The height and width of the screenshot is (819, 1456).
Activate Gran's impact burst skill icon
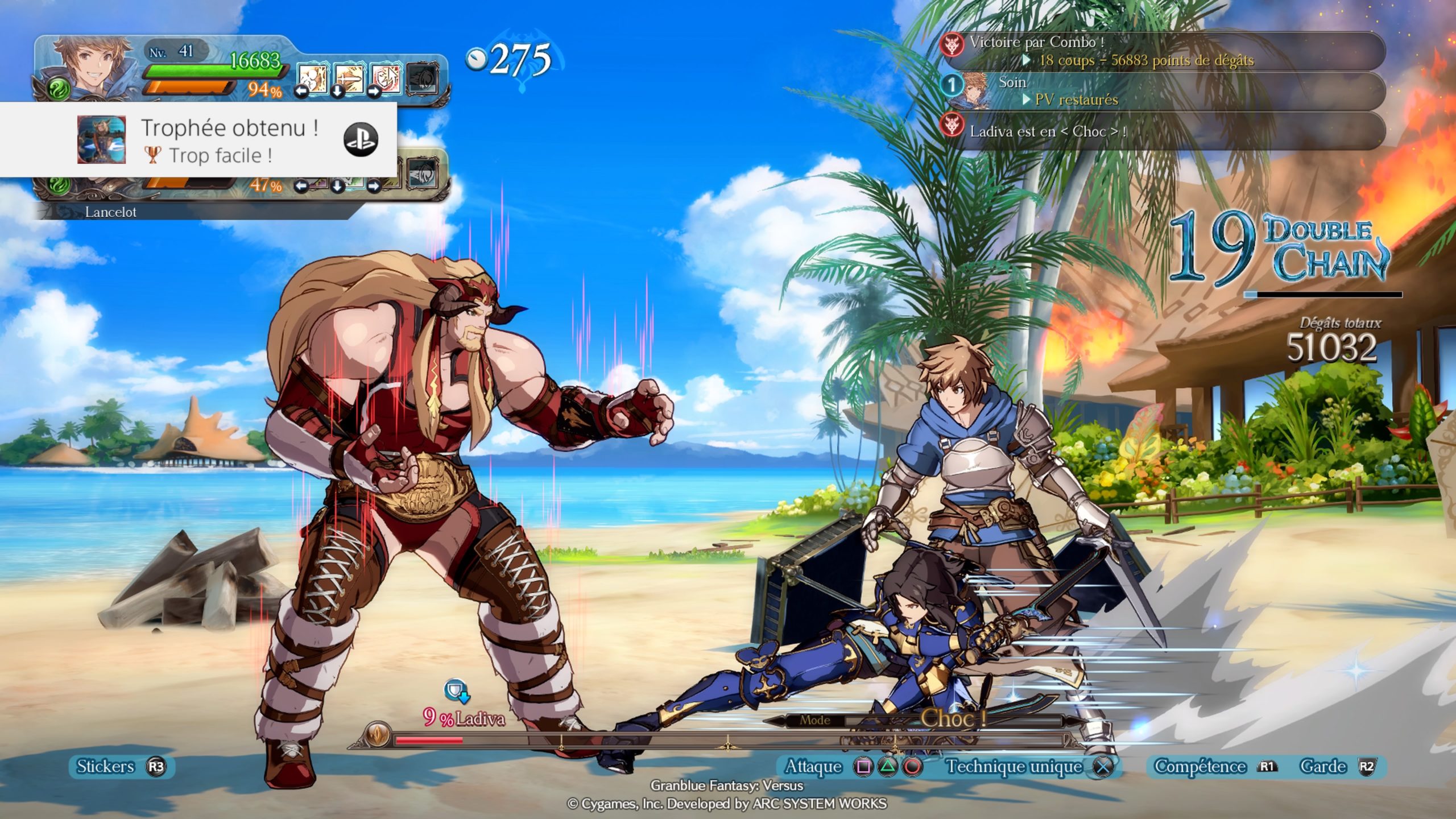point(312,79)
